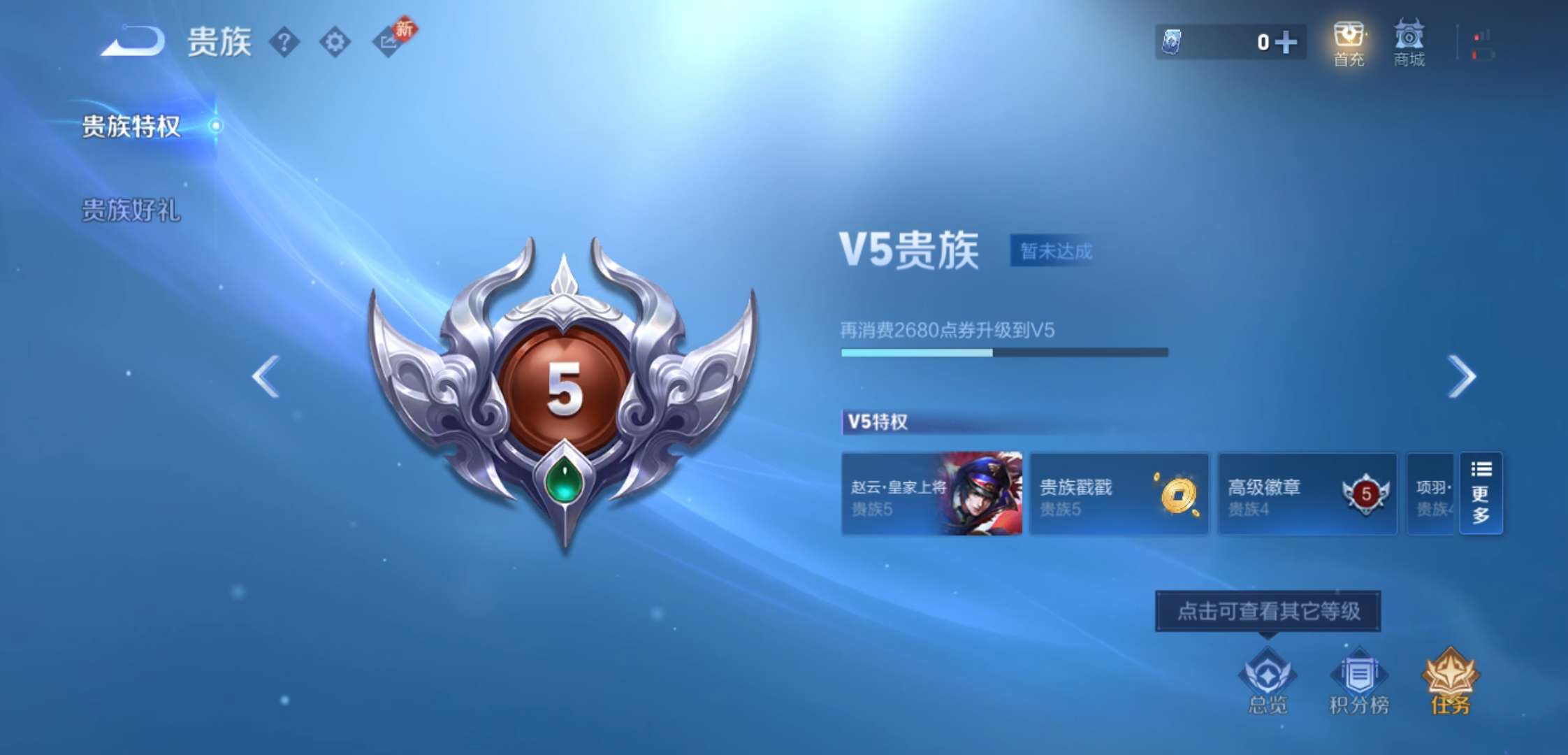The height and width of the screenshot is (755, 1568).
Task: Open the 首充 first-recharge panel
Action: tap(1349, 42)
